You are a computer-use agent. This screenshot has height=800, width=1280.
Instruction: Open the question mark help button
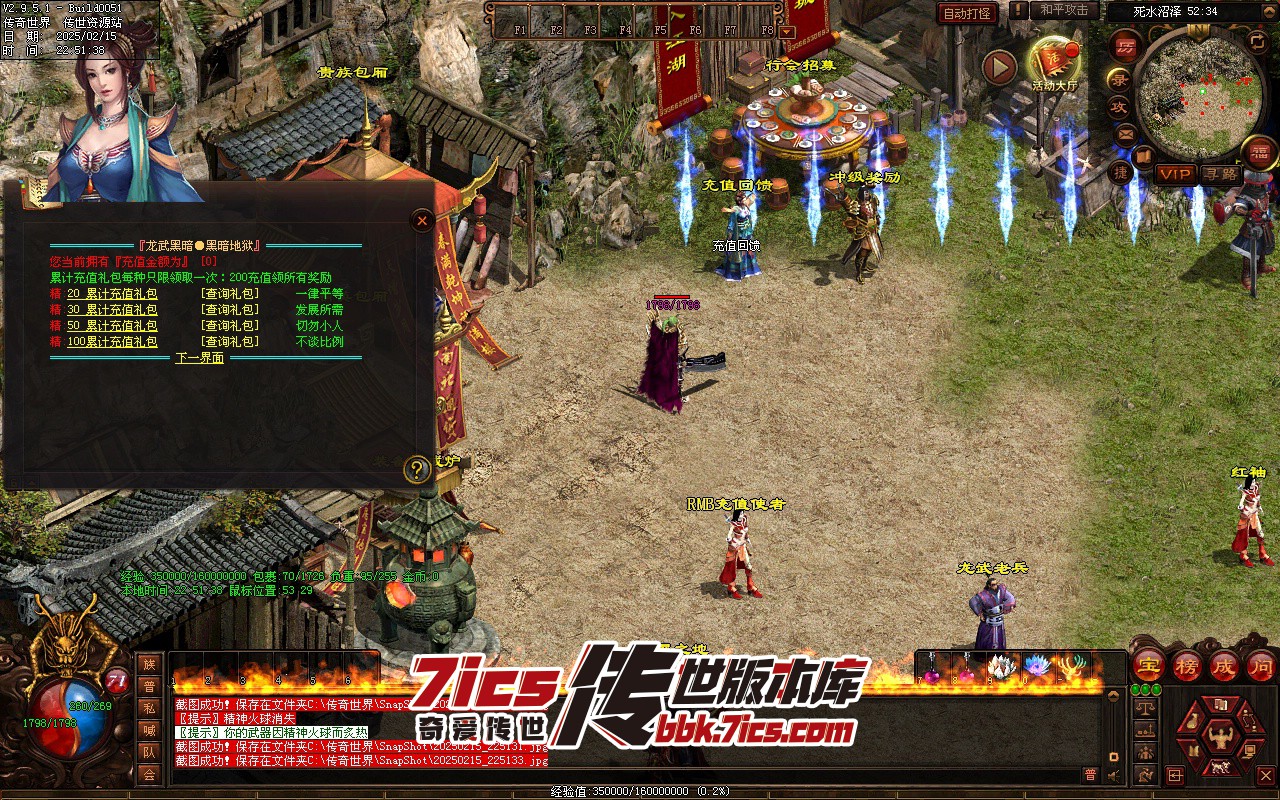click(x=417, y=469)
